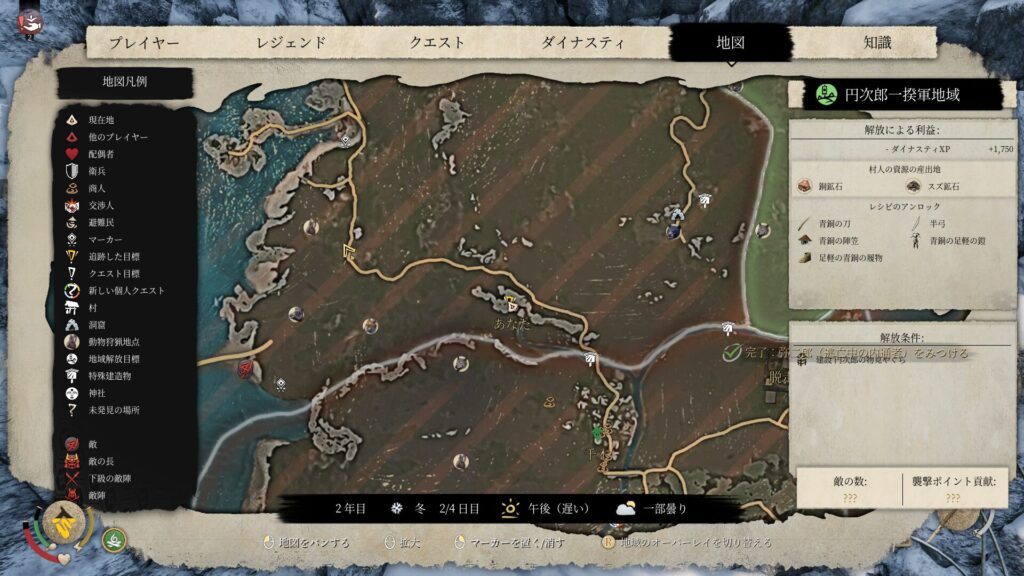Select the yellow tracked objective flag marker

tap(350, 252)
